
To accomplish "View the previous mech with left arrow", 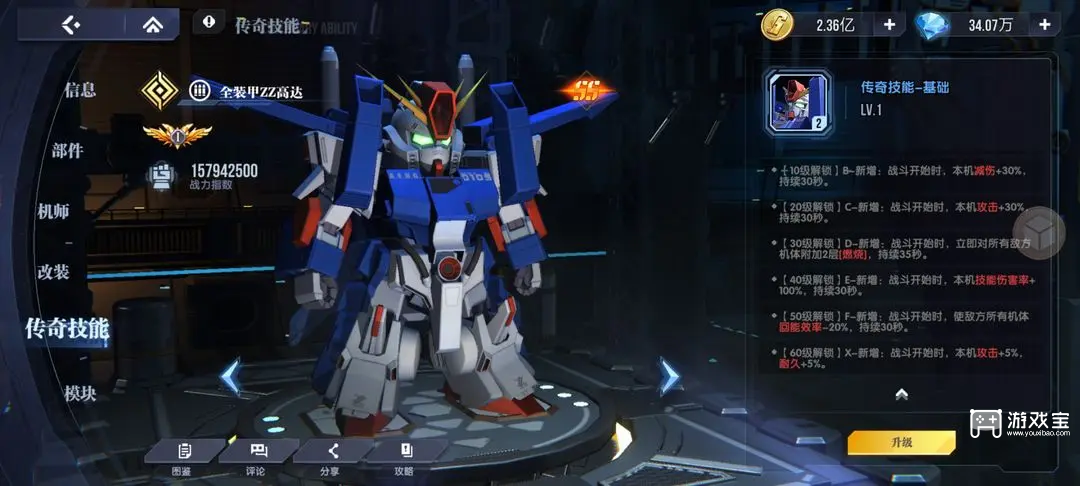I will pyautogui.click(x=231, y=376).
